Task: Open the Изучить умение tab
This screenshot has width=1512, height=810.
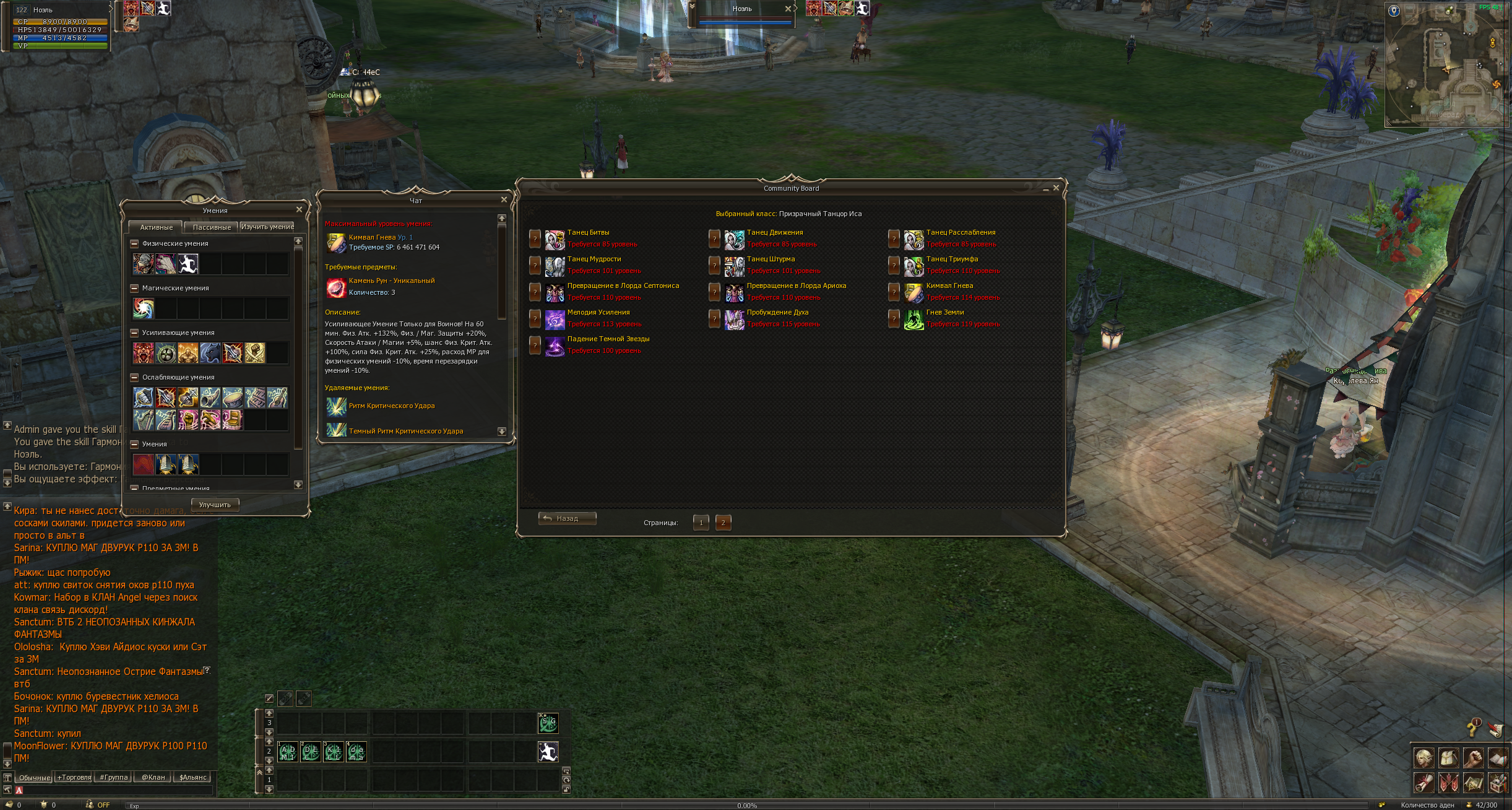Action: [x=267, y=227]
